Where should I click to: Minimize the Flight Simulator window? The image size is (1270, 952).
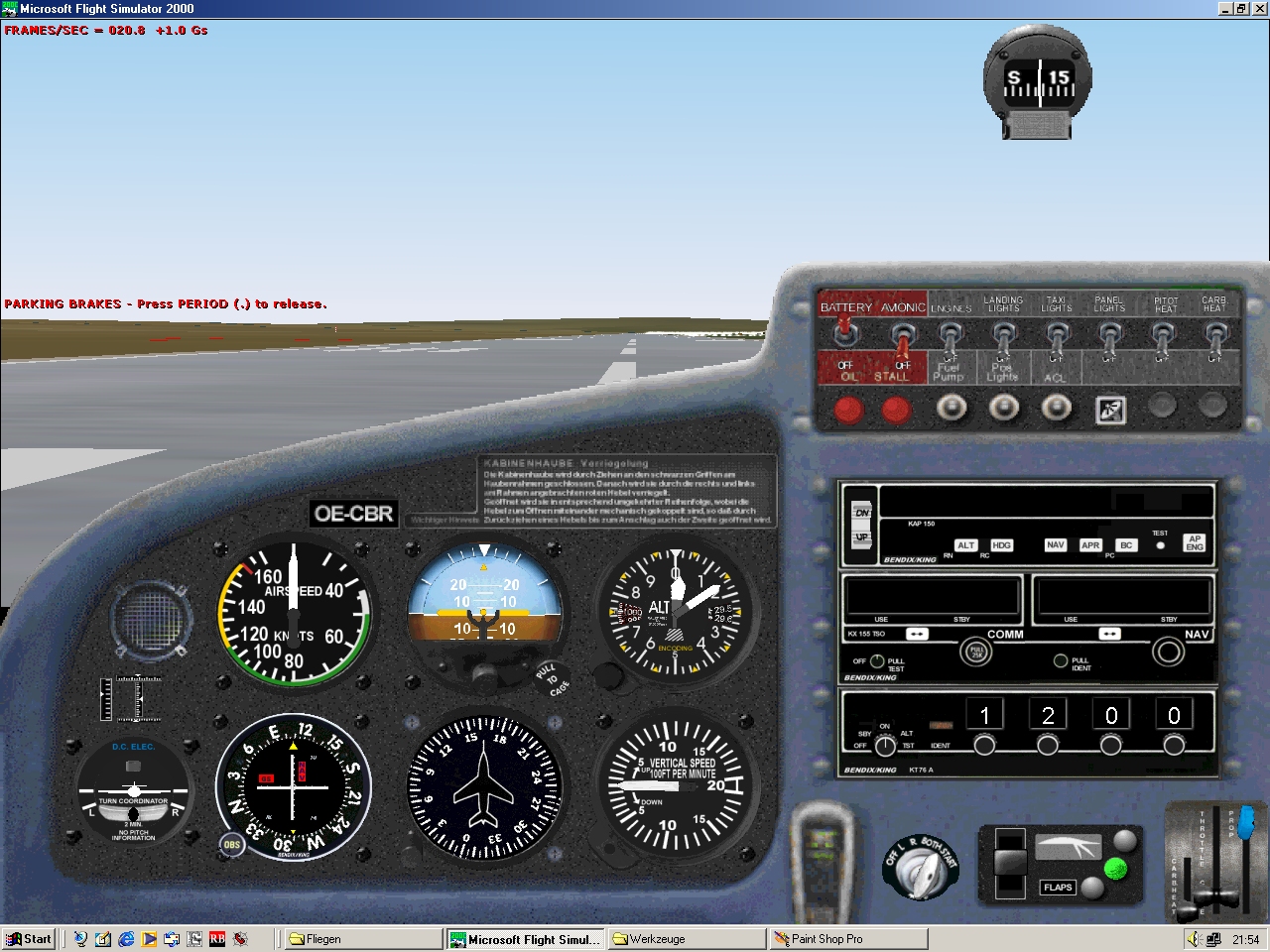tap(1225, 9)
